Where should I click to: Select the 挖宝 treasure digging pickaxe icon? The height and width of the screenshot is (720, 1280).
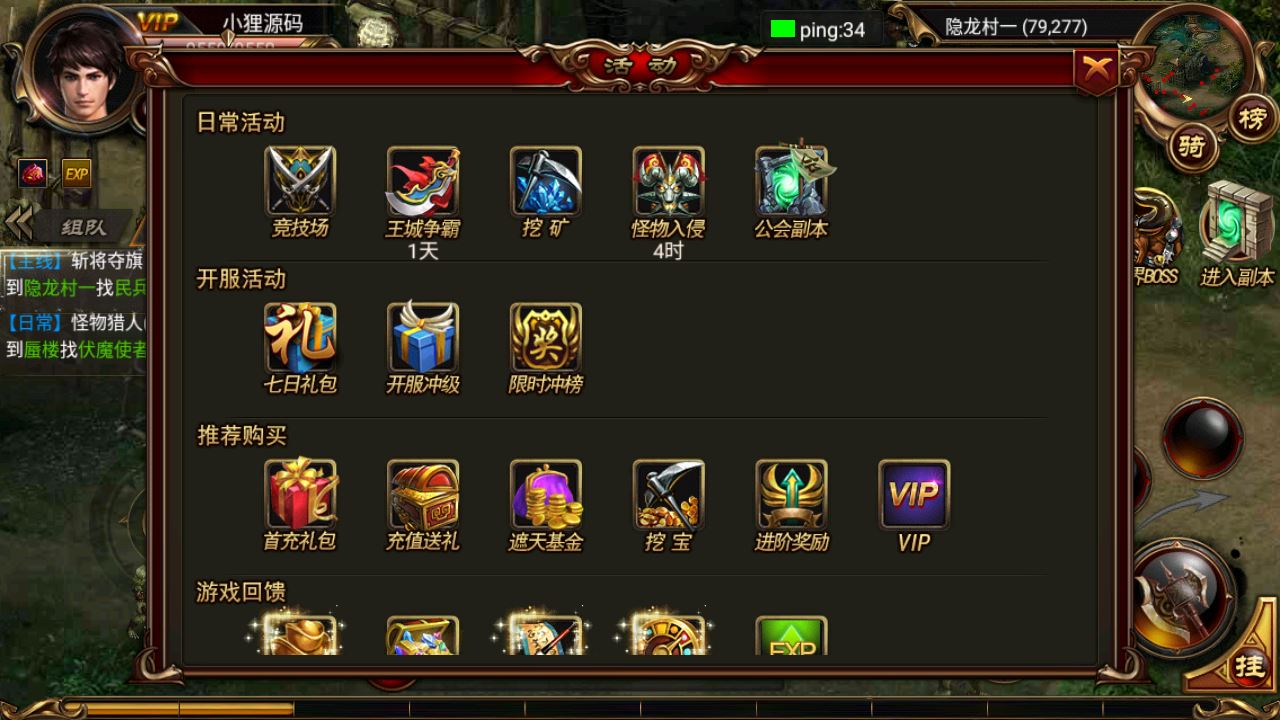pos(668,497)
